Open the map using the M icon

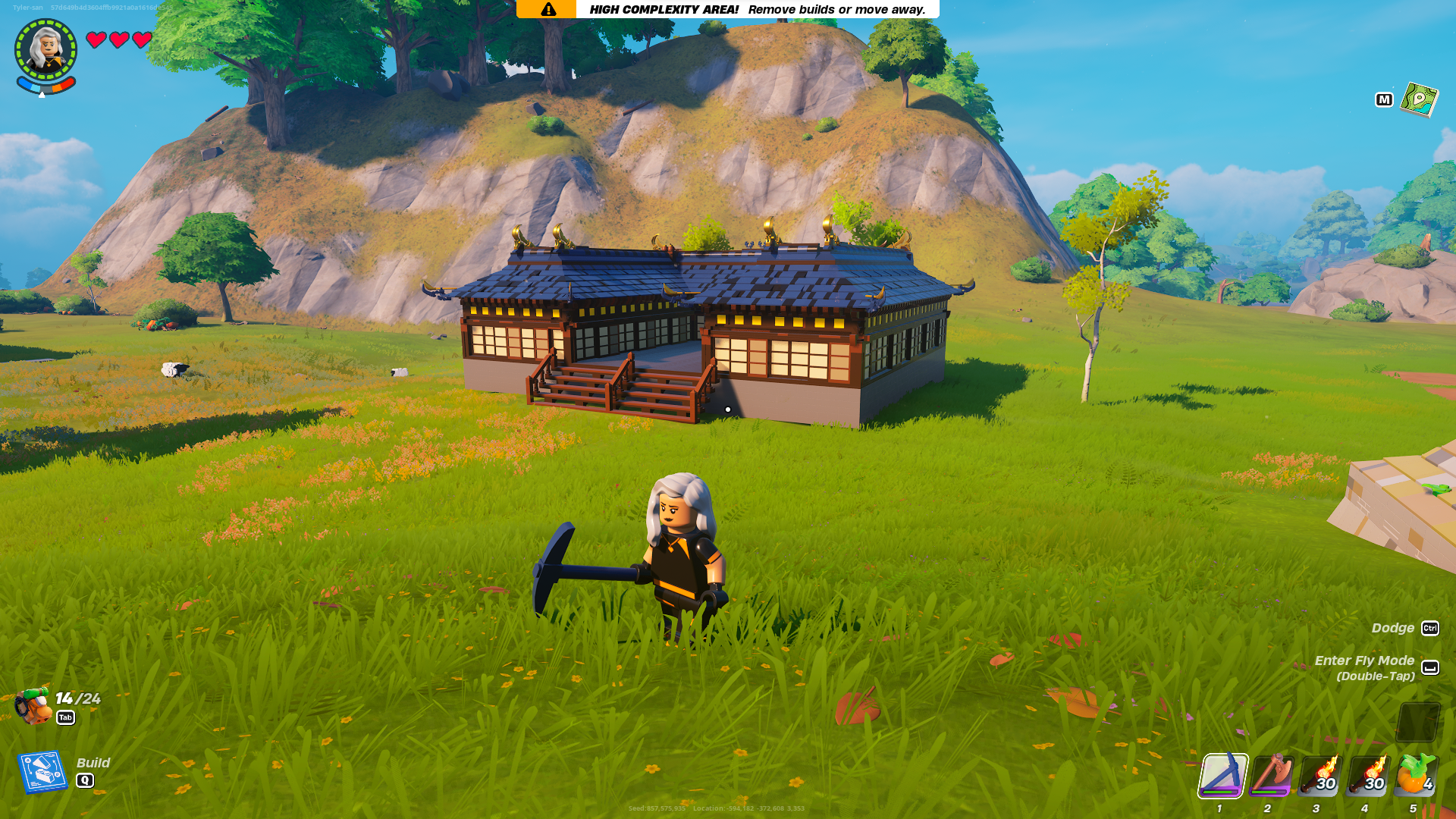pos(1385,99)
